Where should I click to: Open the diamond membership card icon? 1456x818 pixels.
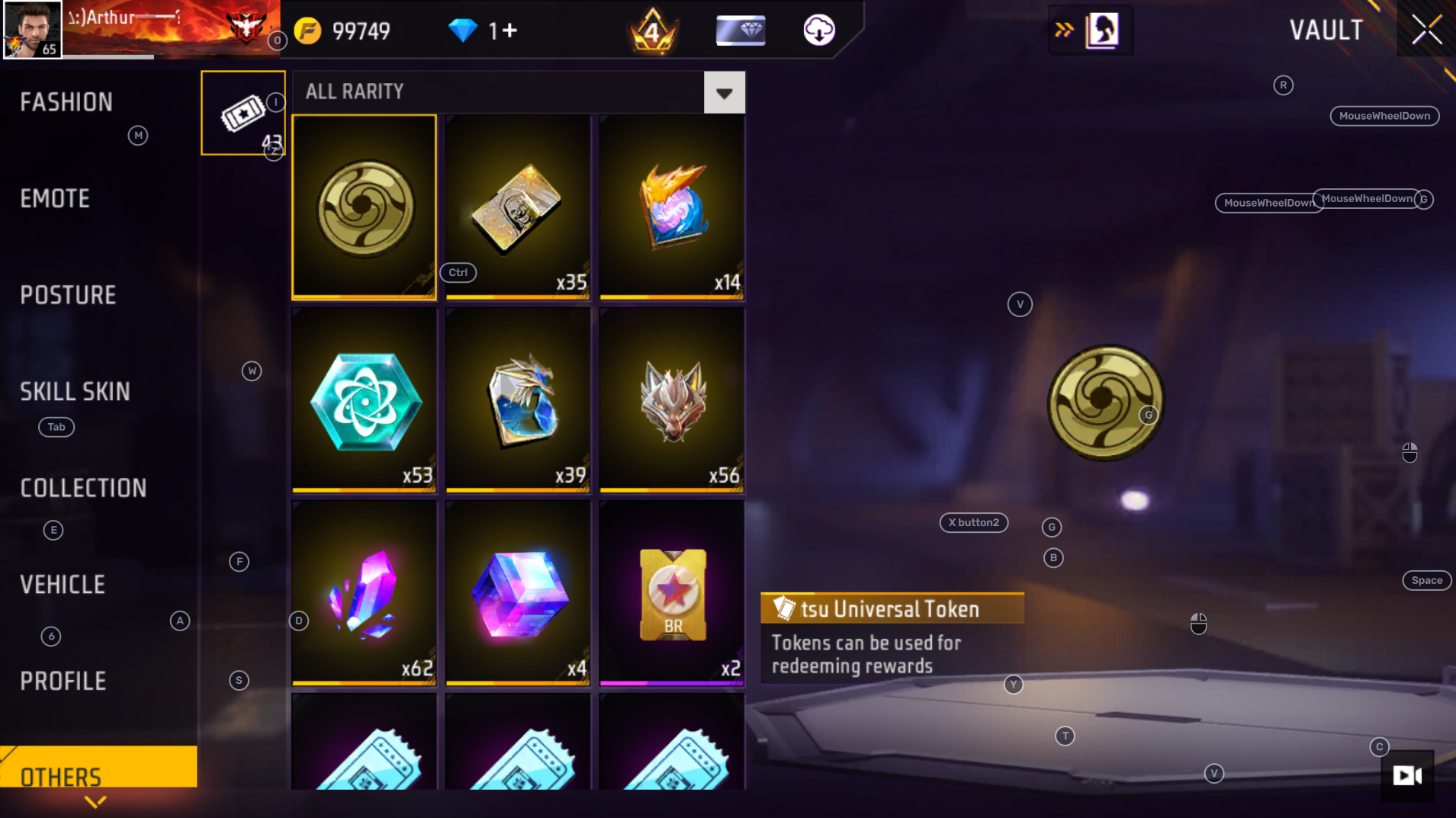pos(739,30)
